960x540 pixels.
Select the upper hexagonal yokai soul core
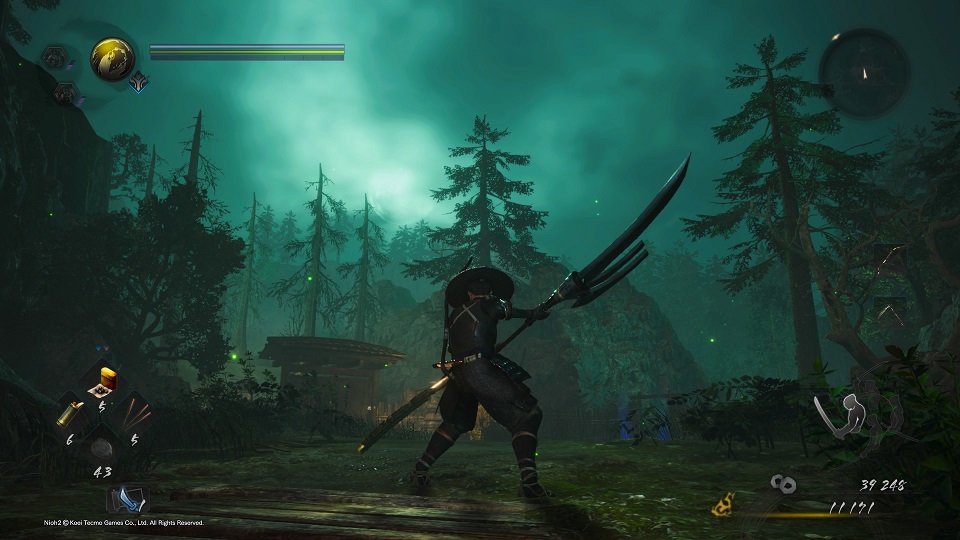click(x=55, y=57)
